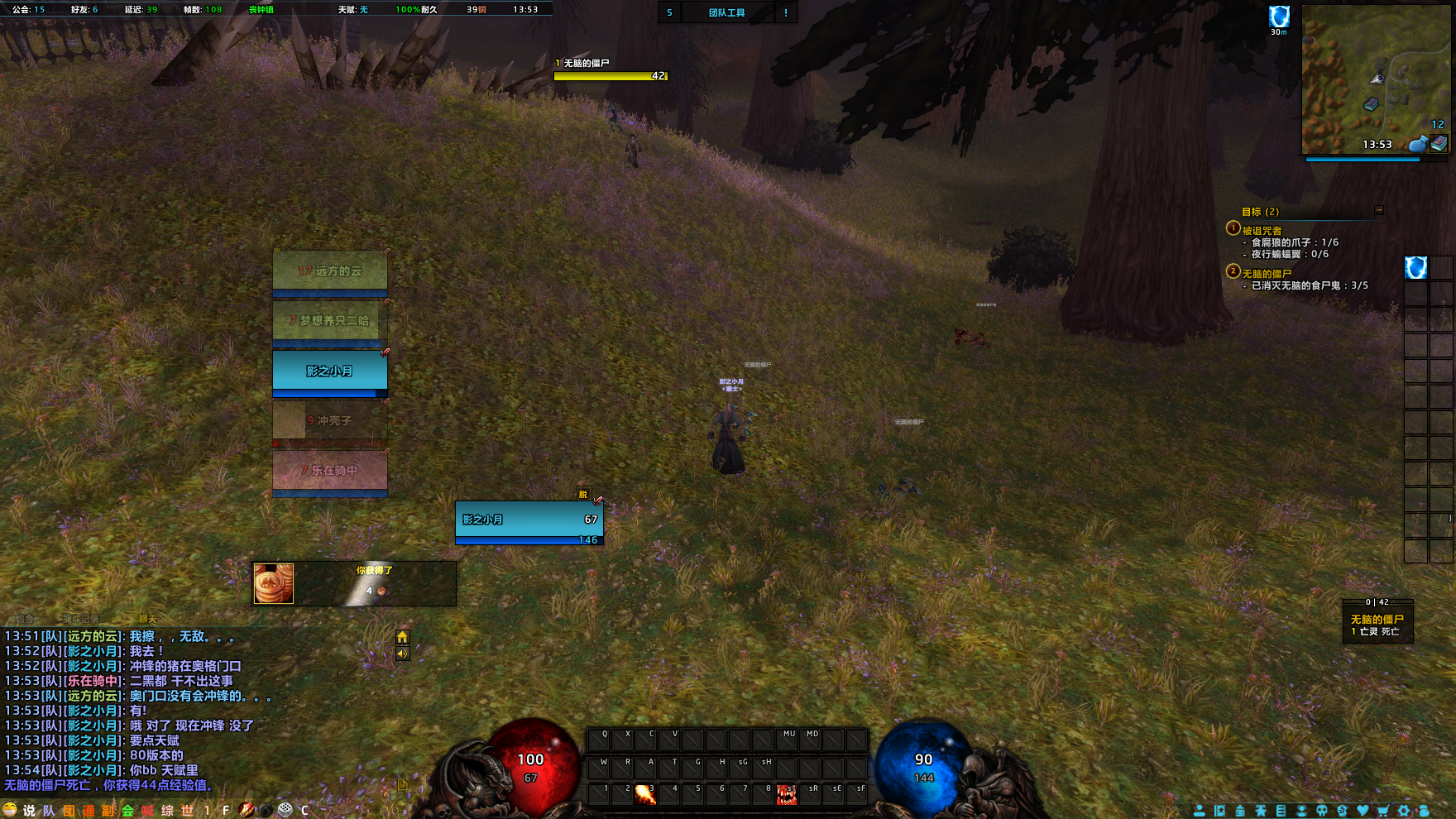Open the 团队工具 raid tools panel
Screen dimensions: 1456x819
tap(726, 12)
